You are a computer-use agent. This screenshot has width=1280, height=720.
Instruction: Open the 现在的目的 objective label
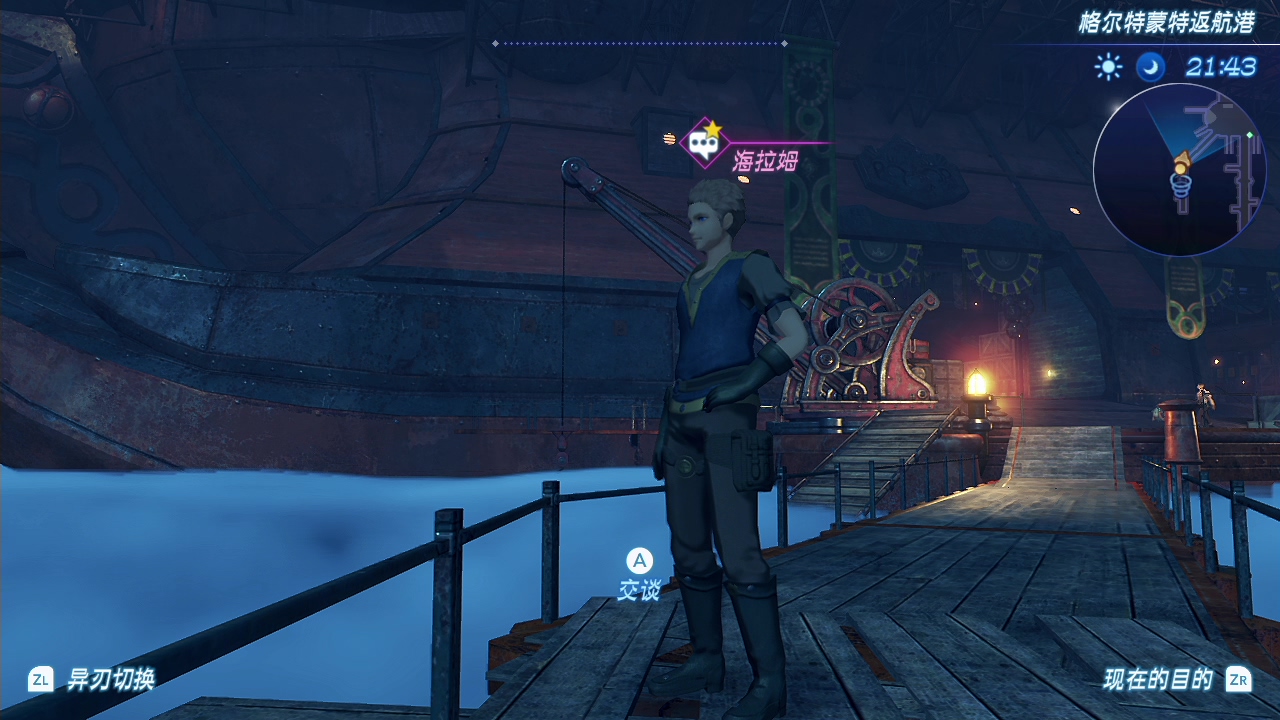(1157, 680)
